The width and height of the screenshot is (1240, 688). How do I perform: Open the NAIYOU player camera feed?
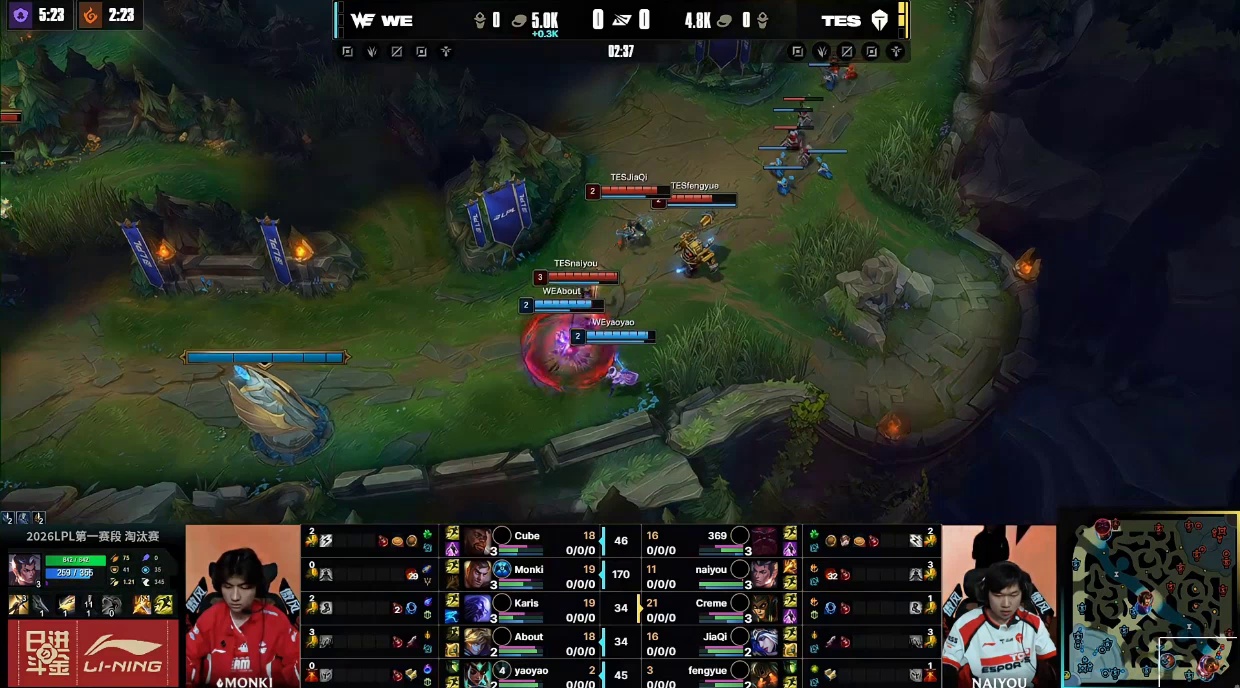tap(998, 606)
